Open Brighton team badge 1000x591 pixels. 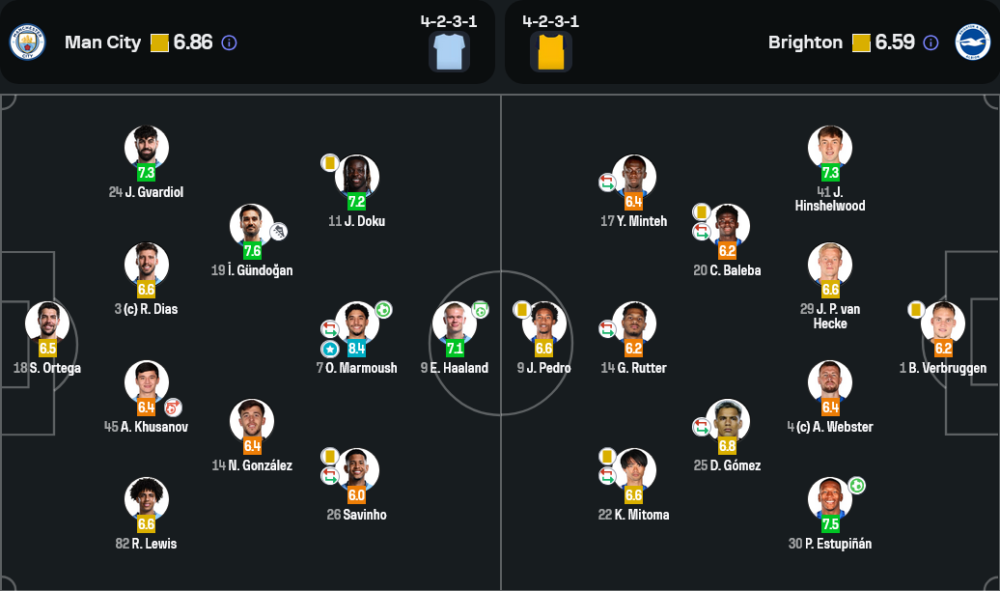pos(972,42)
